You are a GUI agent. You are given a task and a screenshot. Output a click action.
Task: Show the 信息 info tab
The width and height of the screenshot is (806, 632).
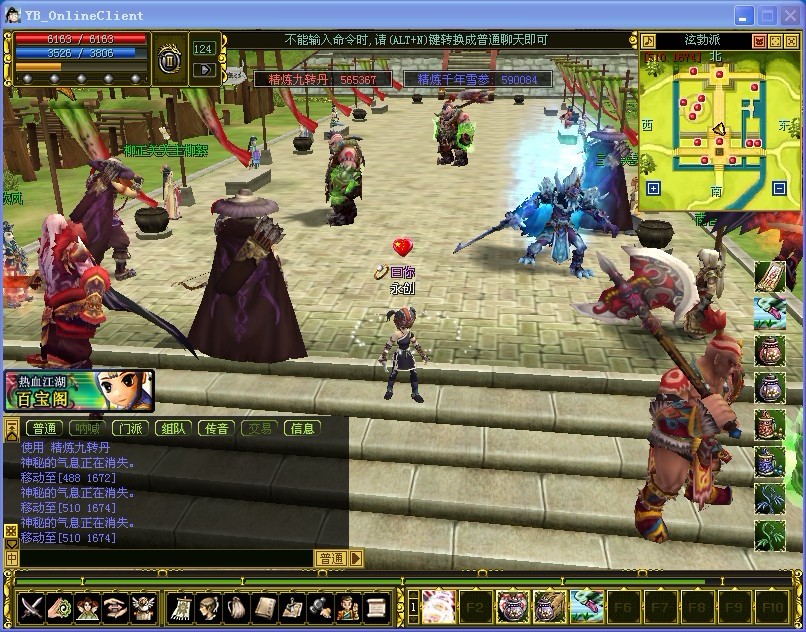302,428
